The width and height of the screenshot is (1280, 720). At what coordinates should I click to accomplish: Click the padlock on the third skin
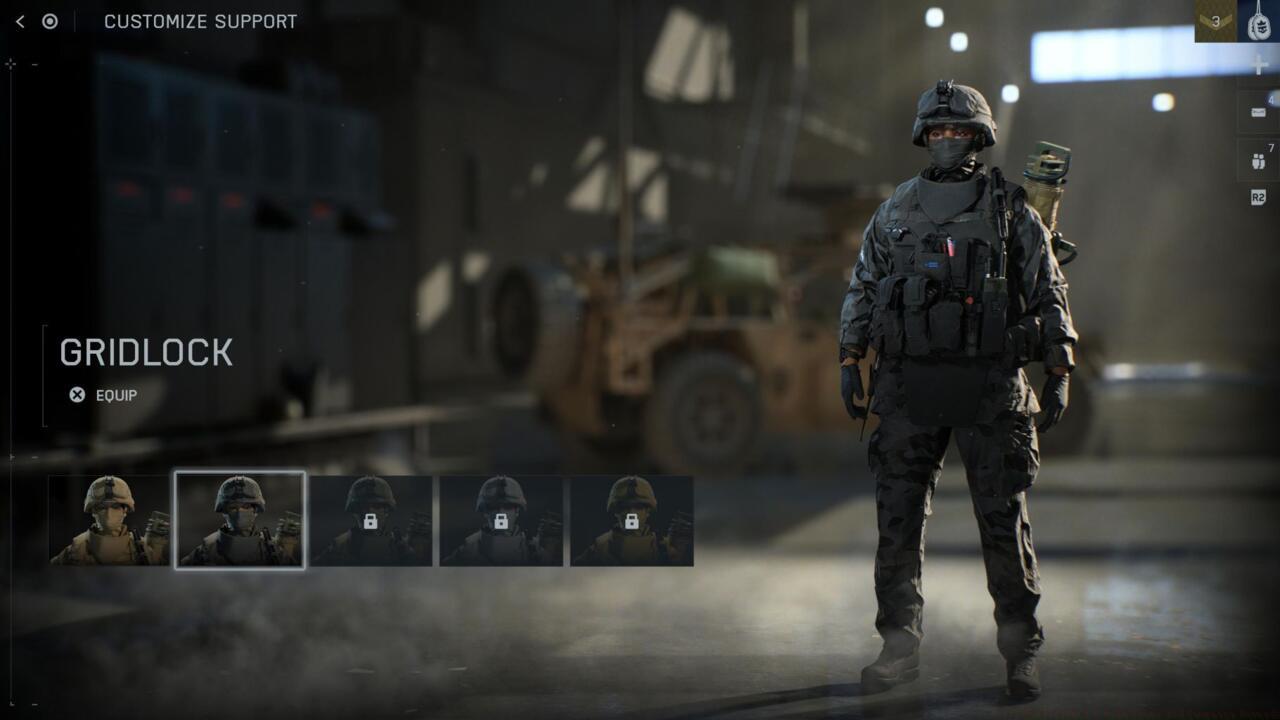(x=372, y=521)
